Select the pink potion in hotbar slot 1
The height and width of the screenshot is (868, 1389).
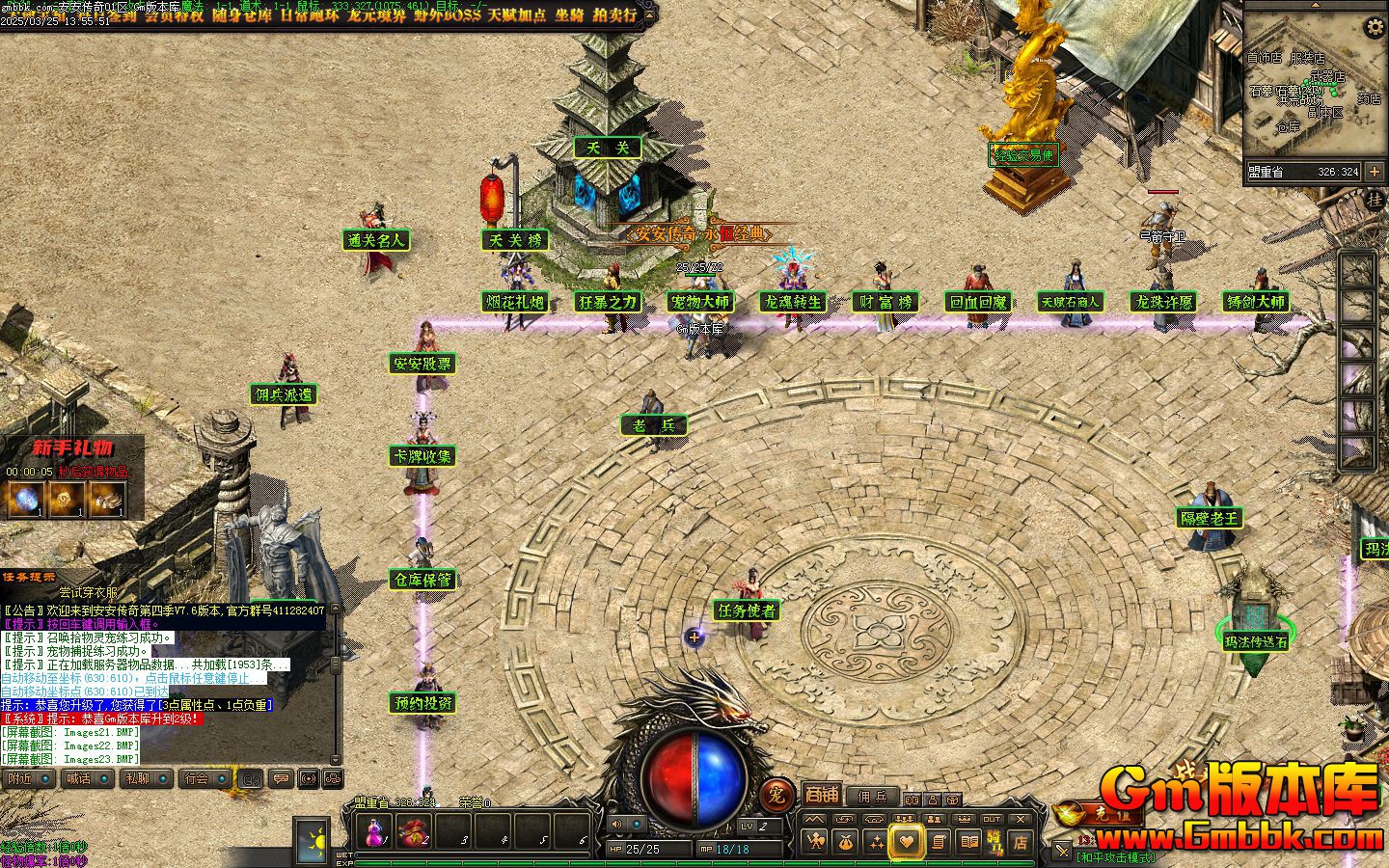[x=374, y=831]
